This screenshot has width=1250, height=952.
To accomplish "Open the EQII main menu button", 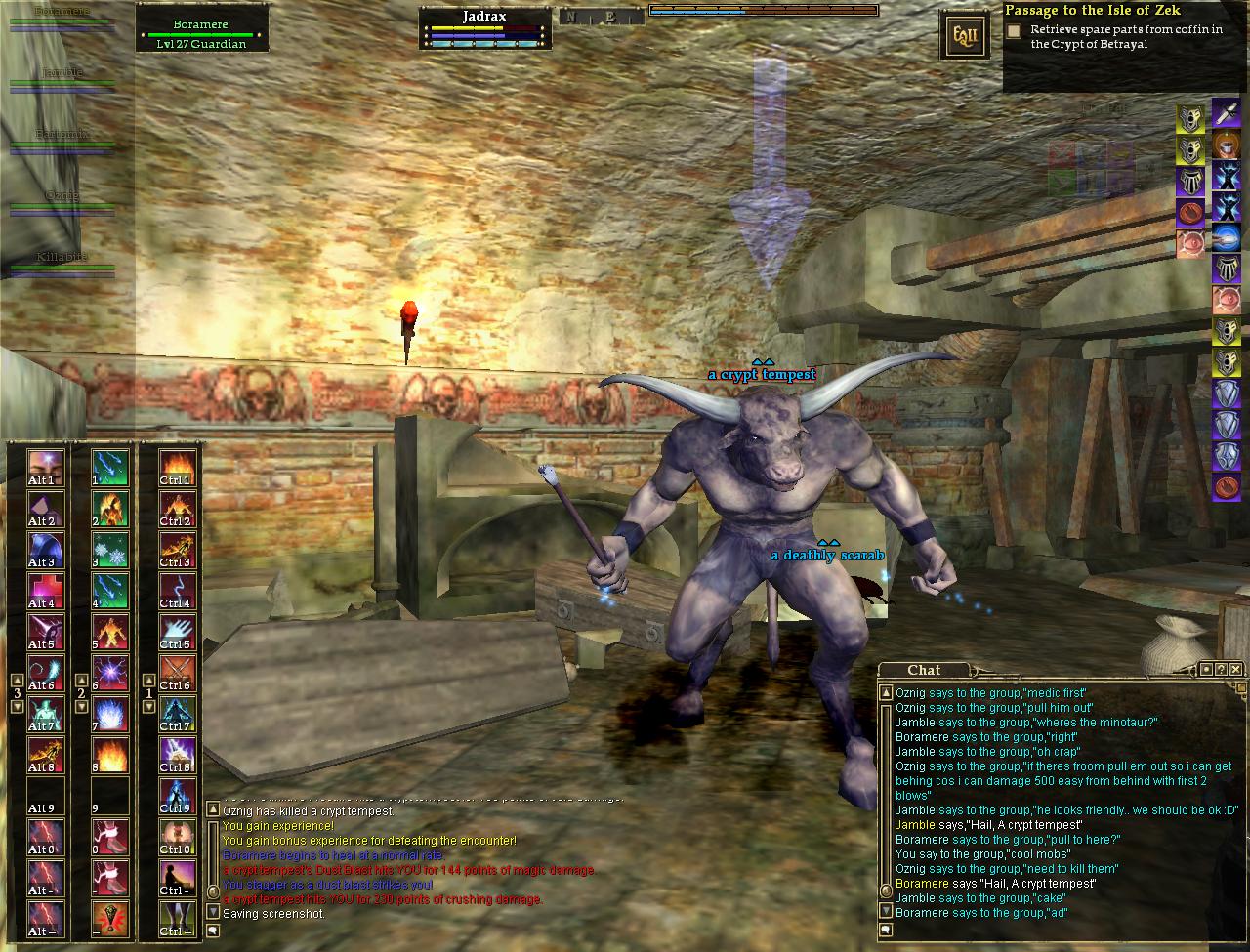I will [x=958, y=37].
